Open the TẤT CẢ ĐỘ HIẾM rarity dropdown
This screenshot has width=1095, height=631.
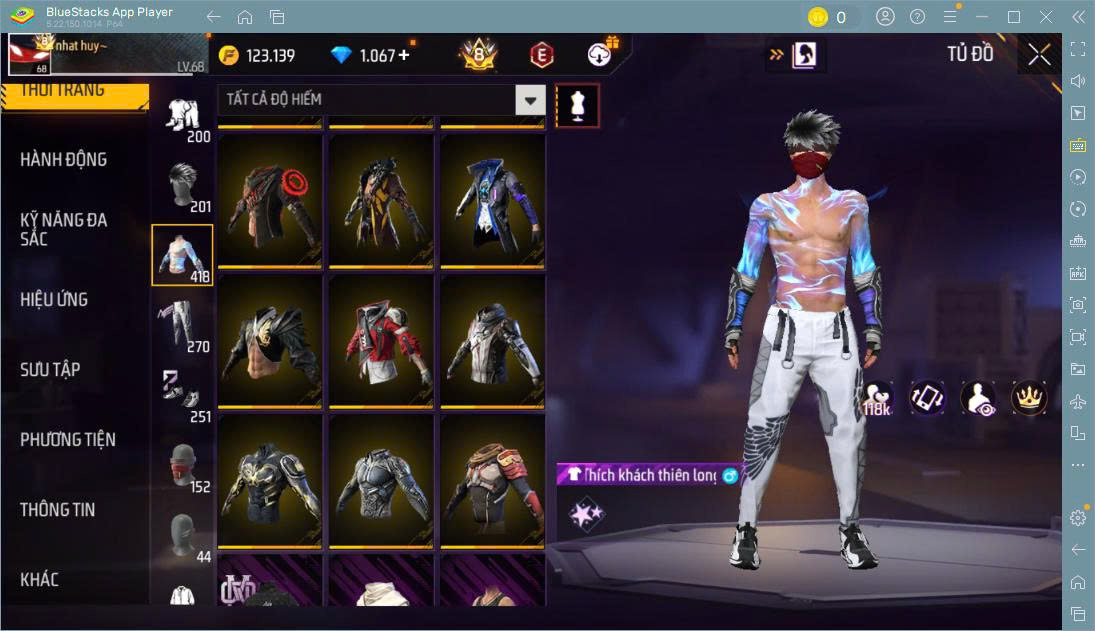point(530,100)
